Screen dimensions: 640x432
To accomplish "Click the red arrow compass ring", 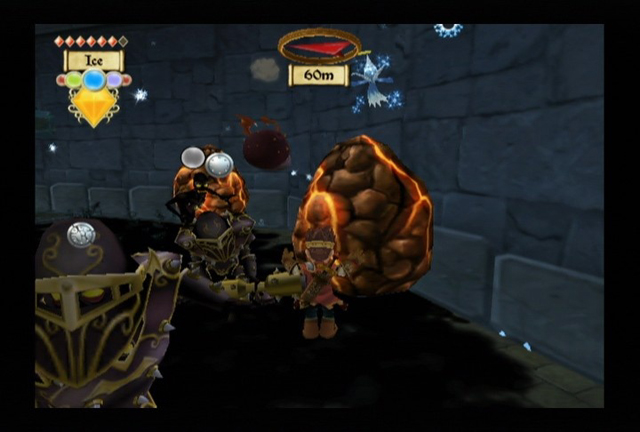I will [x=319, y=46].
